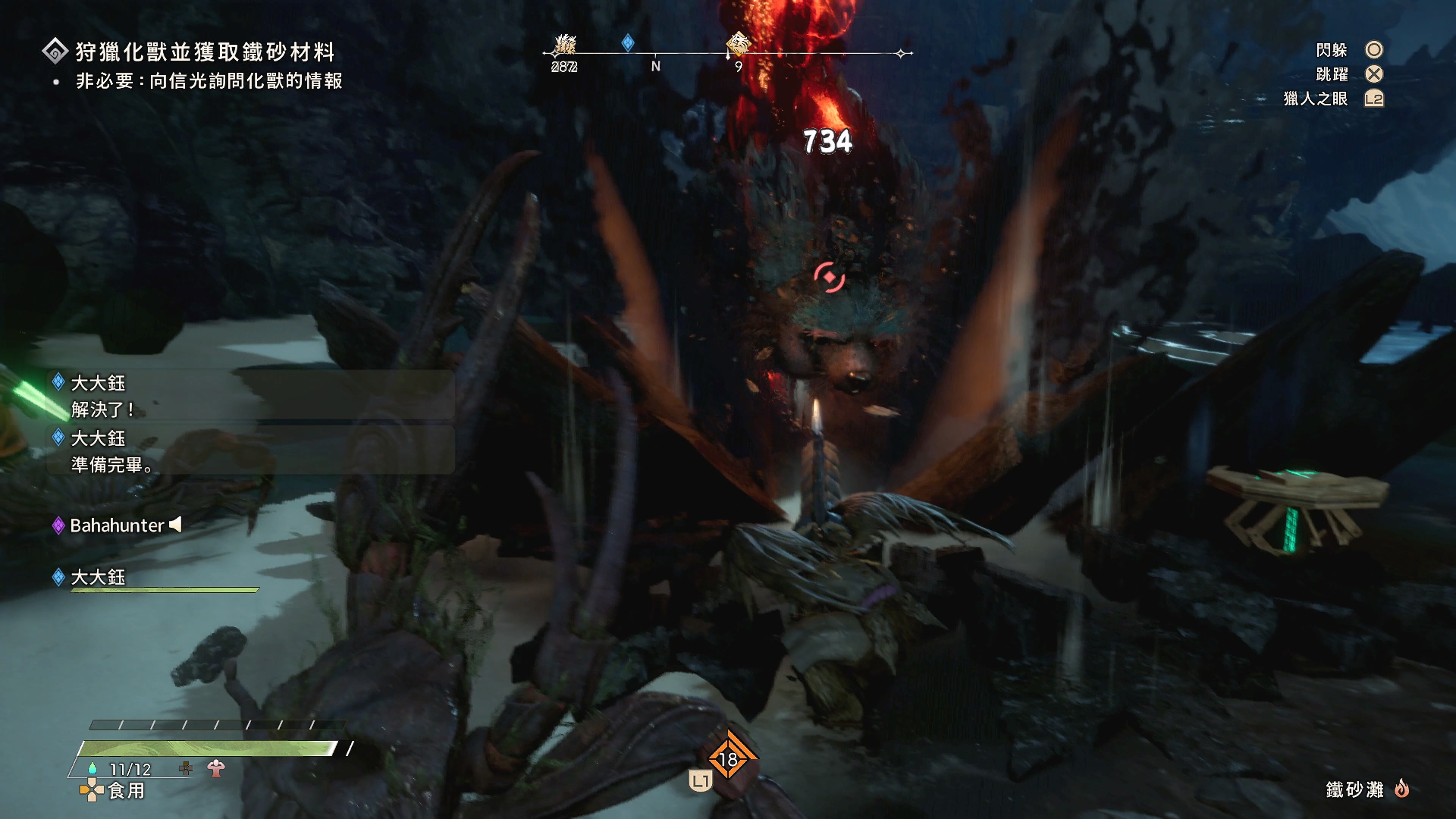Image resolution: width=1456 pixels, height=819 pixels.
Task: Select the healing water item showing 11/12
Action: tap(121, 769)
